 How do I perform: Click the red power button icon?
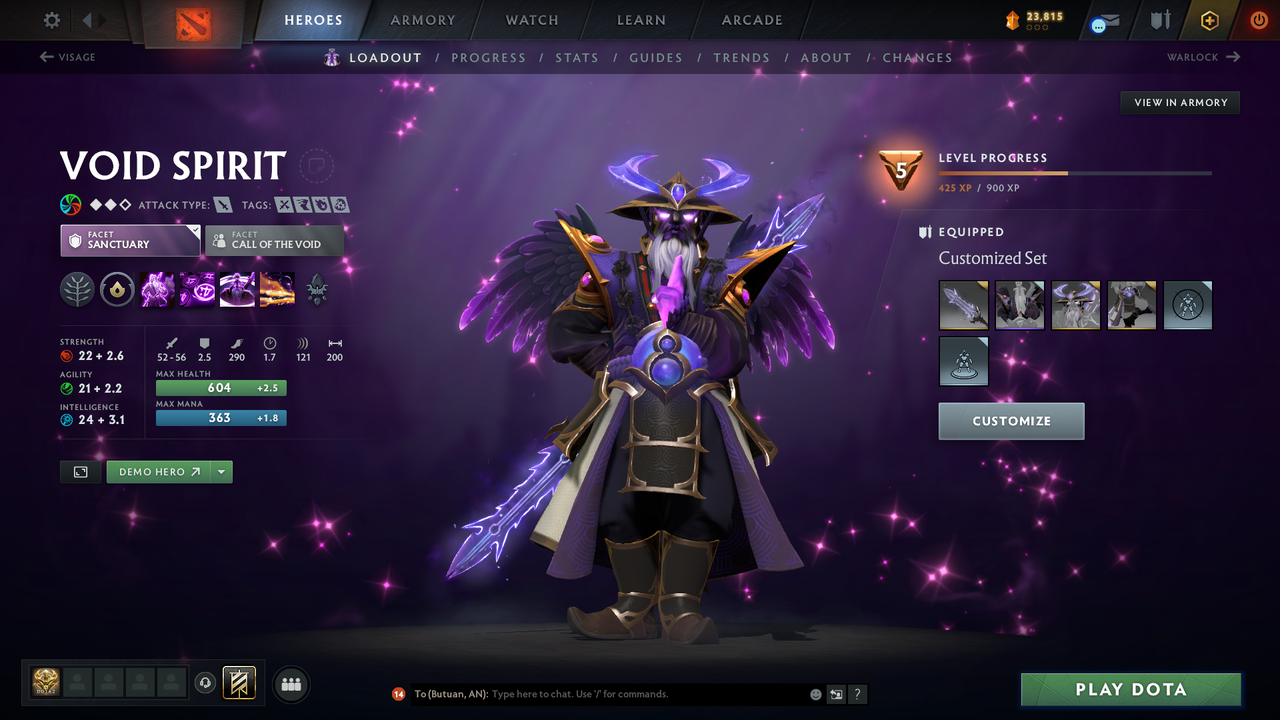coord(1258,19)
